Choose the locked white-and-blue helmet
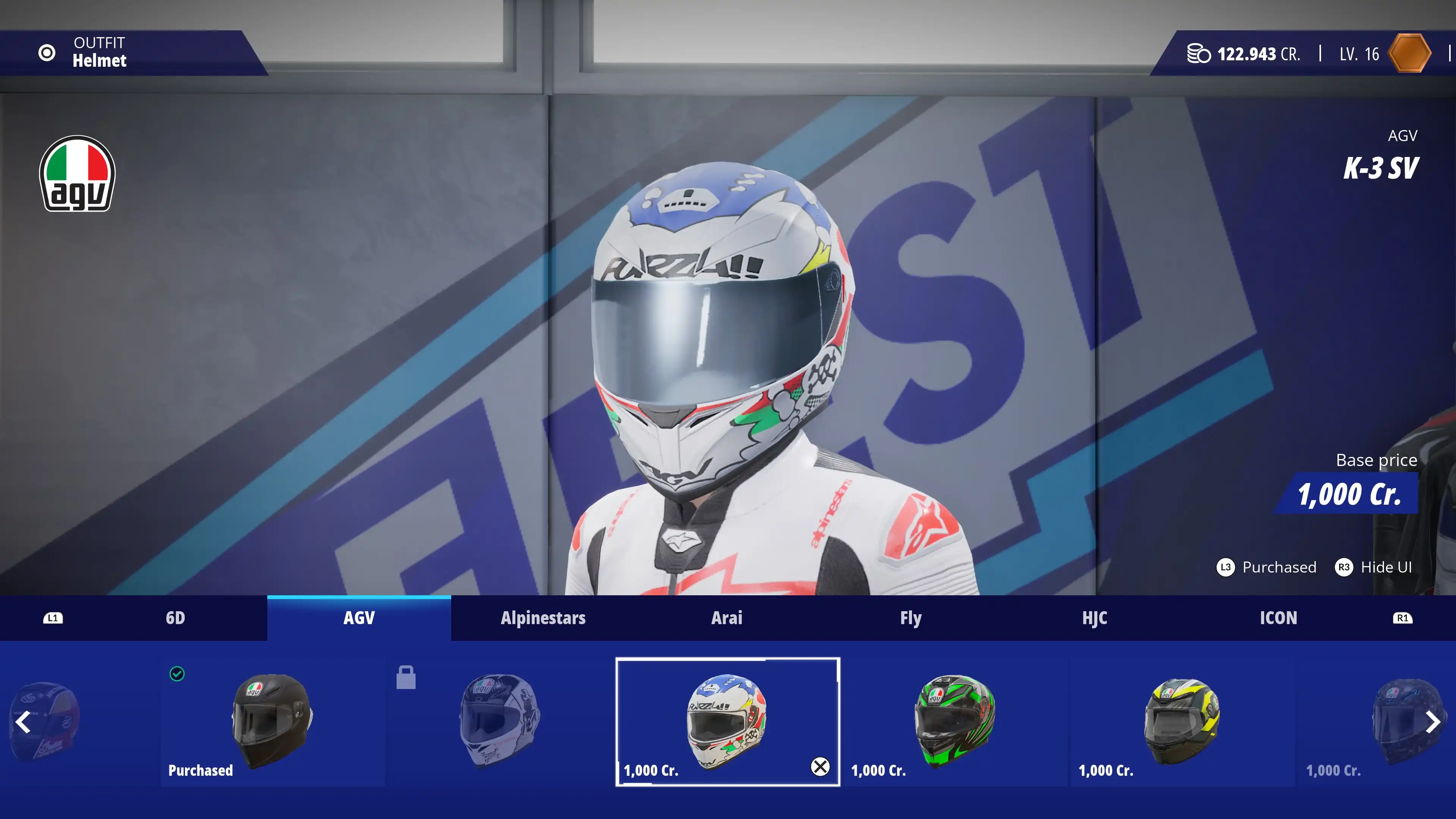This screenshot has width=1456, height=819. pyautogui.click(x=500, y=721)
